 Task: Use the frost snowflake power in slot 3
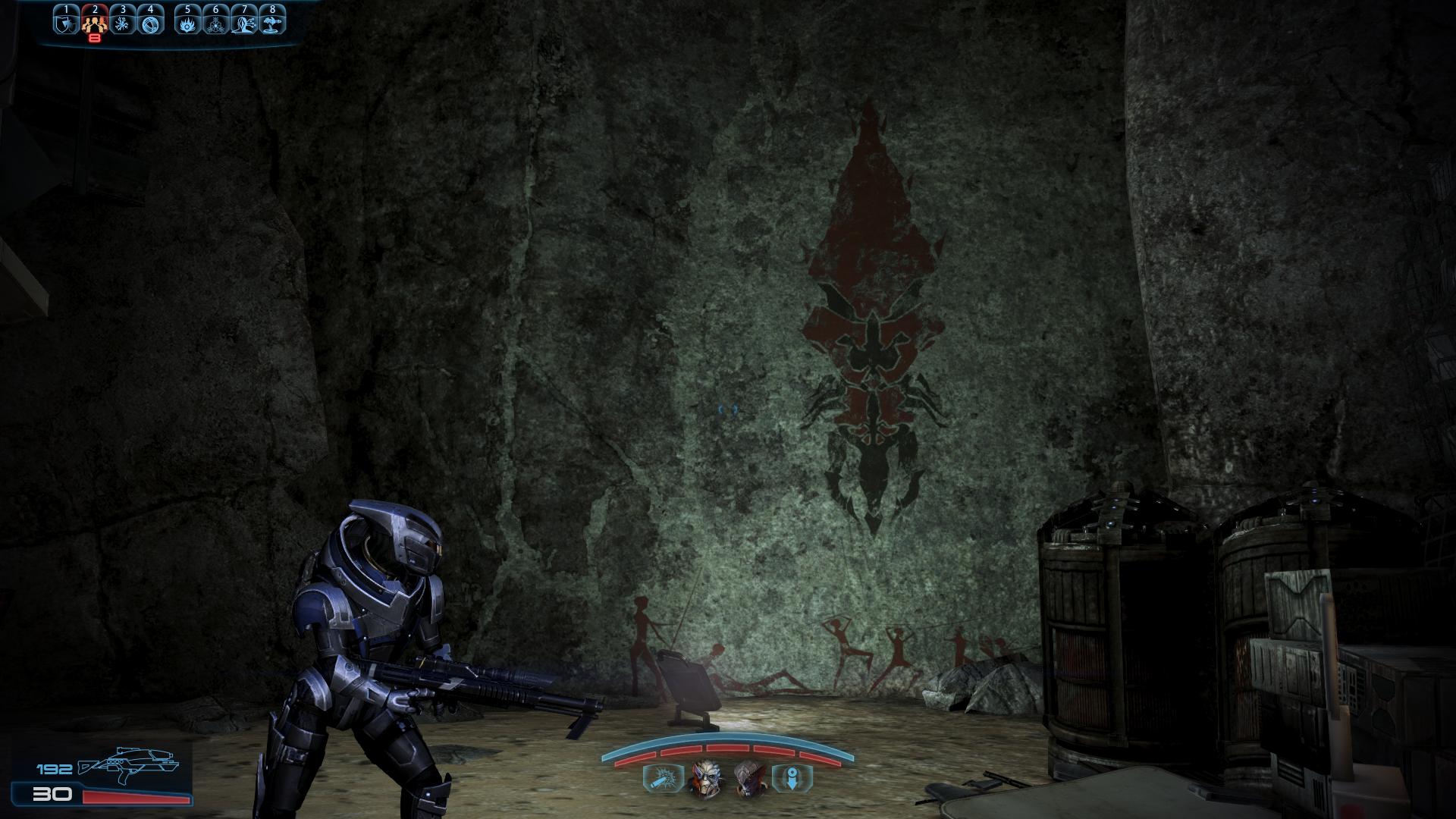click(x=122, y=23)
